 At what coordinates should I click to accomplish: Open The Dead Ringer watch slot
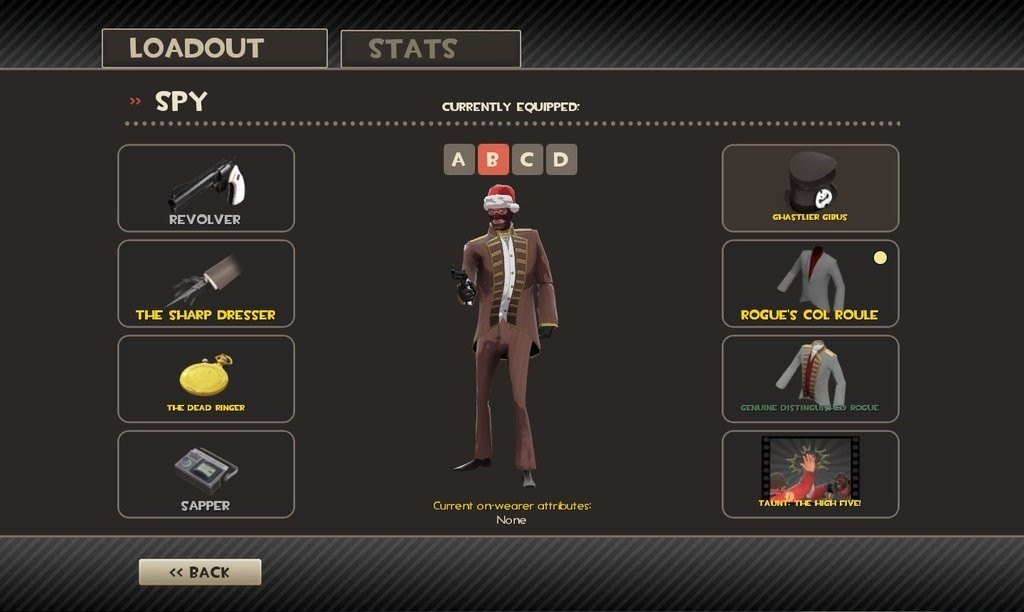(206, 379)
